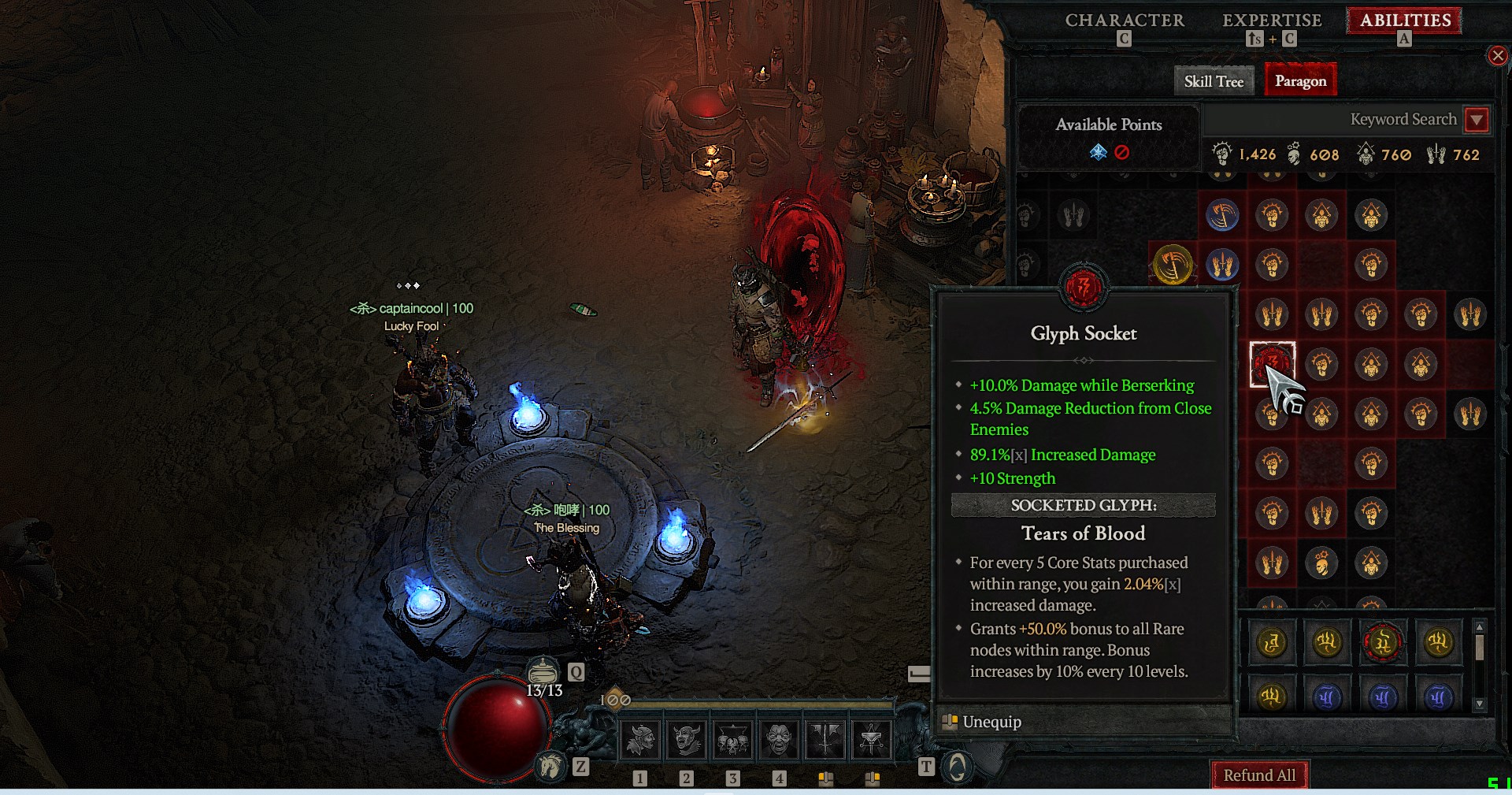
Task: Click the health potion icon
Action: coord(543,671)
